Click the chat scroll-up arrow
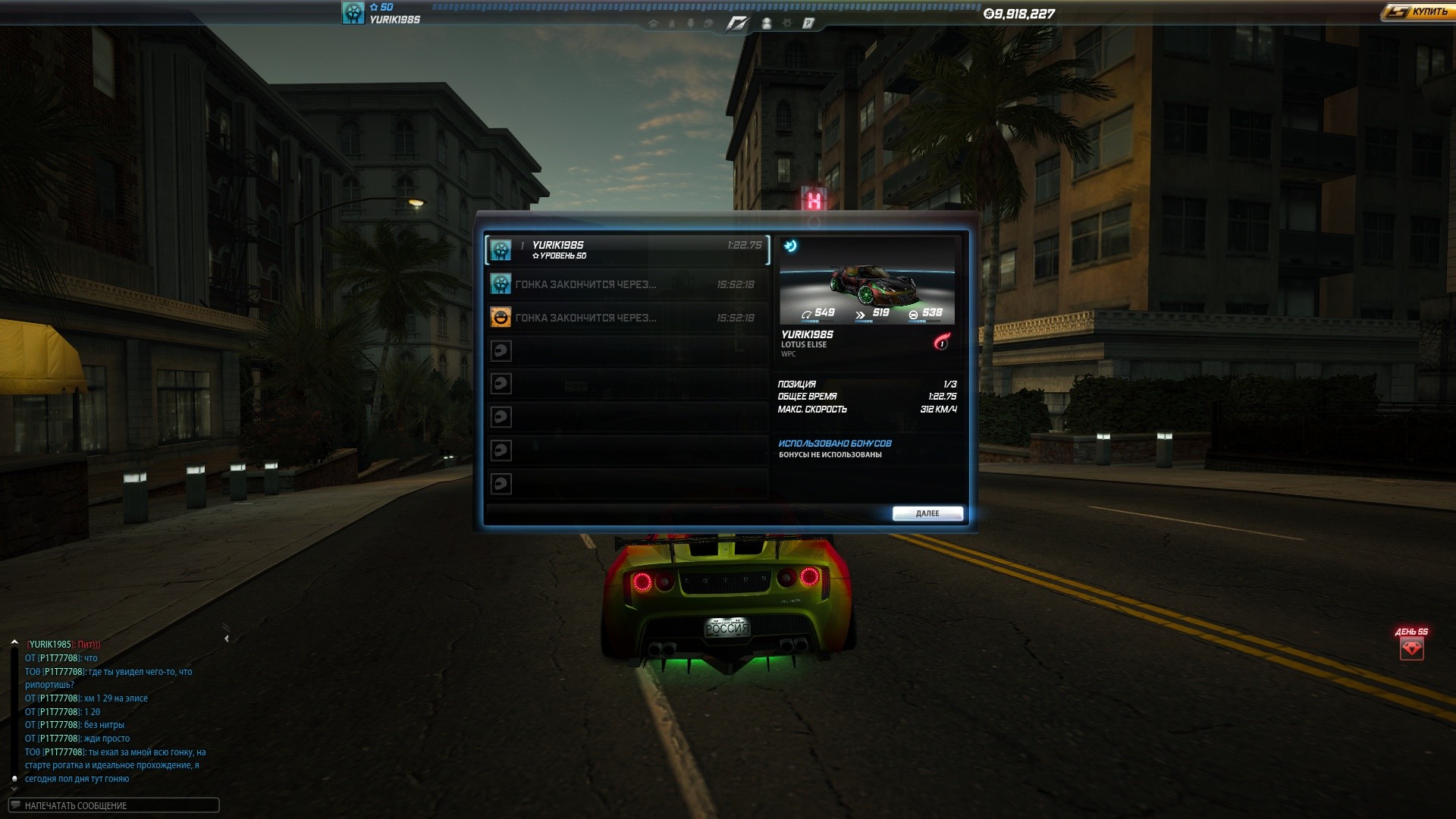Image resolution: width=1456 pixels, height=819 pixels. point(14,643)
